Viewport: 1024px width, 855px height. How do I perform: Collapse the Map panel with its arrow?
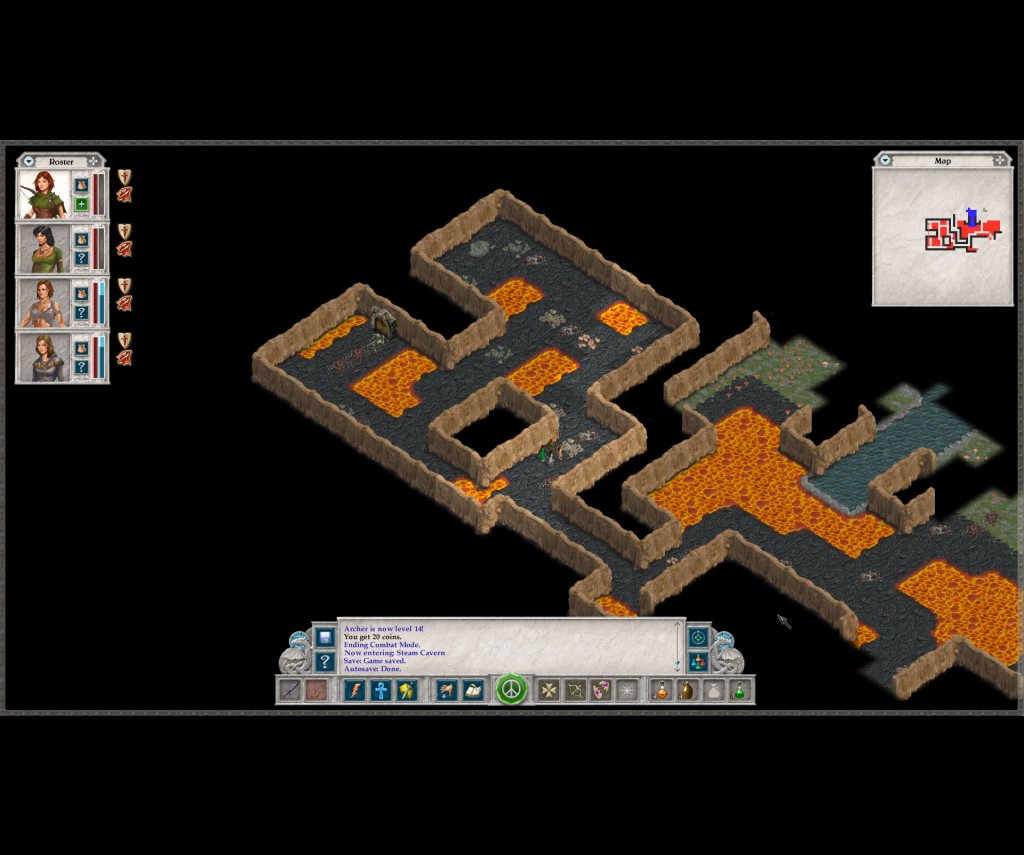coord(885,160)
